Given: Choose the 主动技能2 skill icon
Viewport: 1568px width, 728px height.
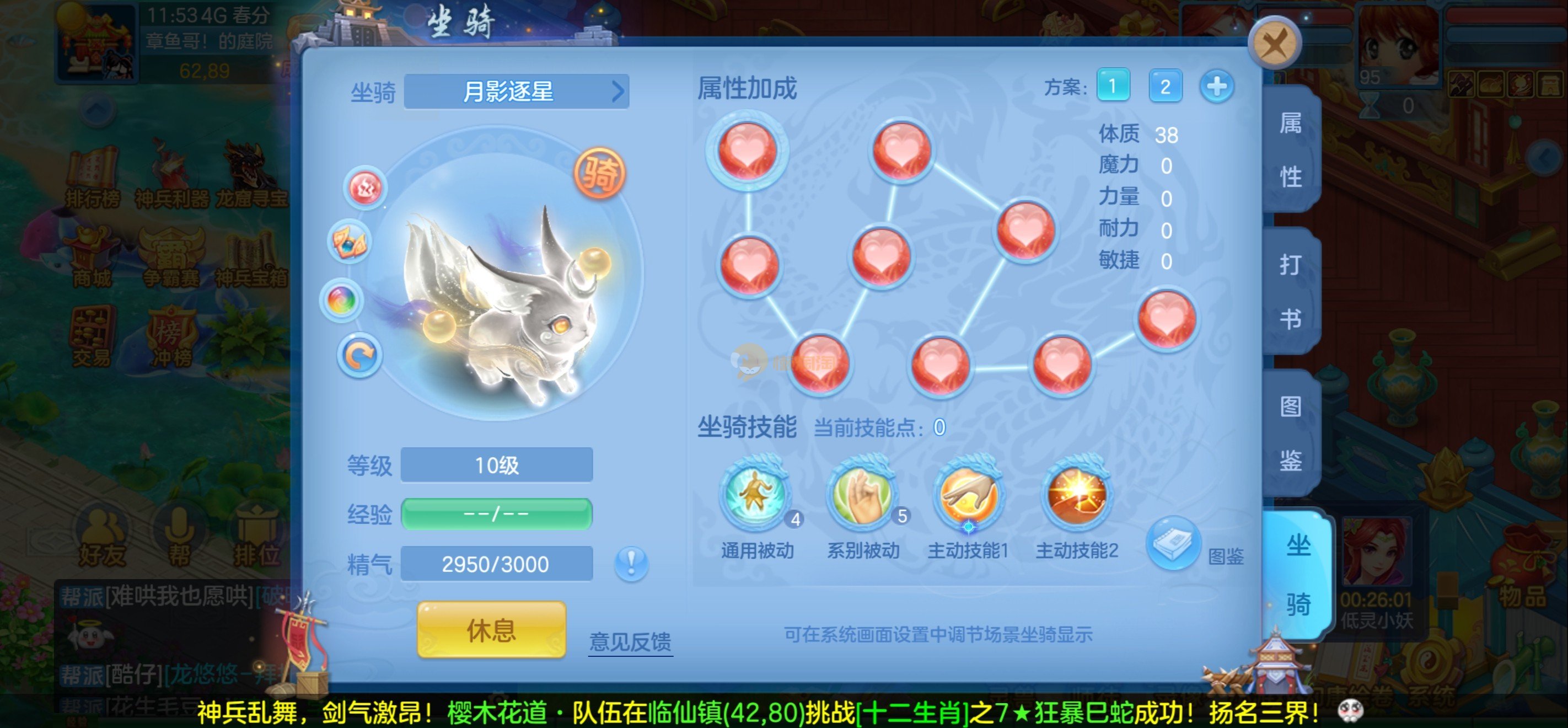Looking at the screenshot, I should pos(1076,496).
